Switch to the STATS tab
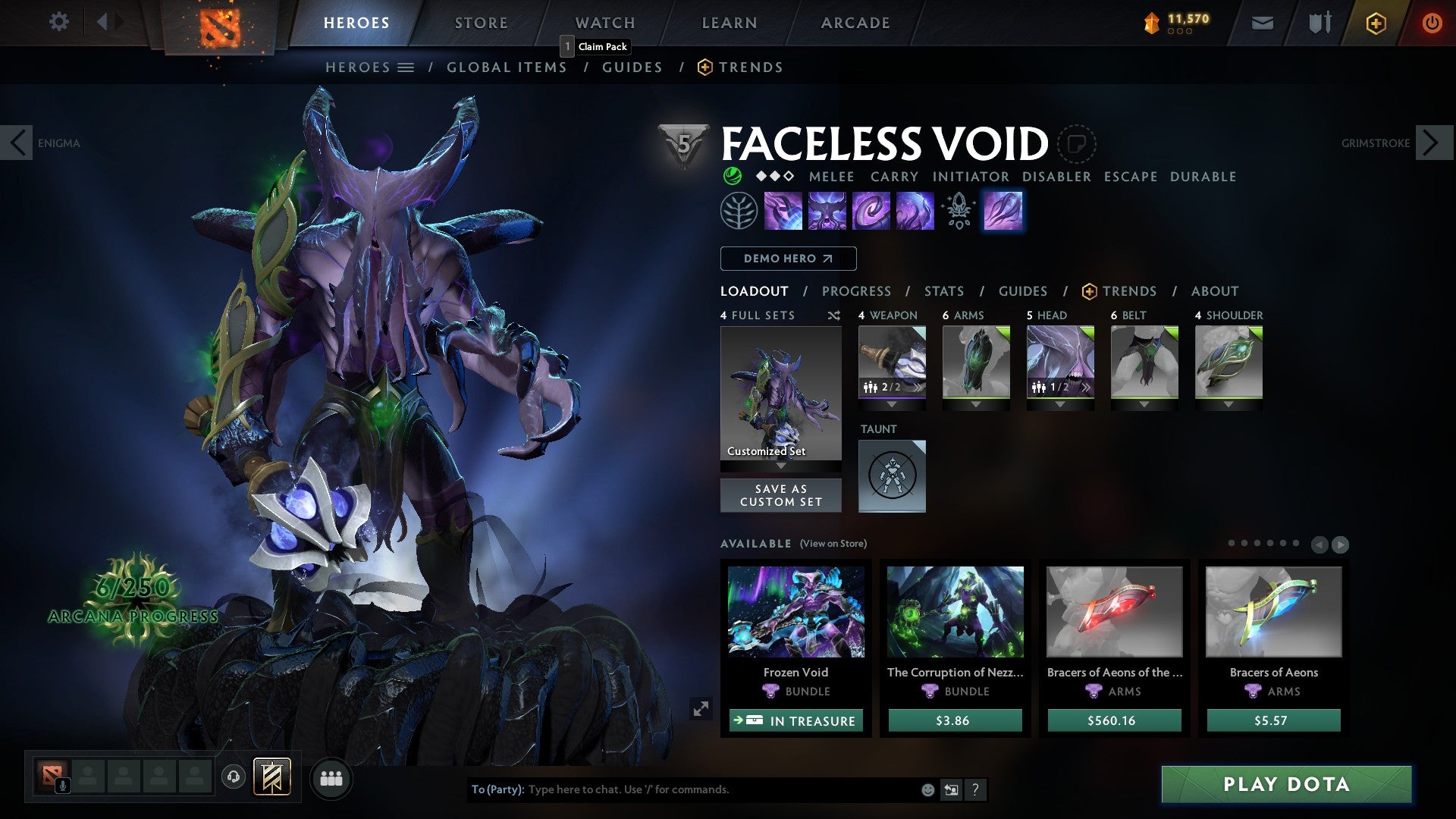This screenshot has height=819, width=1456. click(x=943, y=291)
